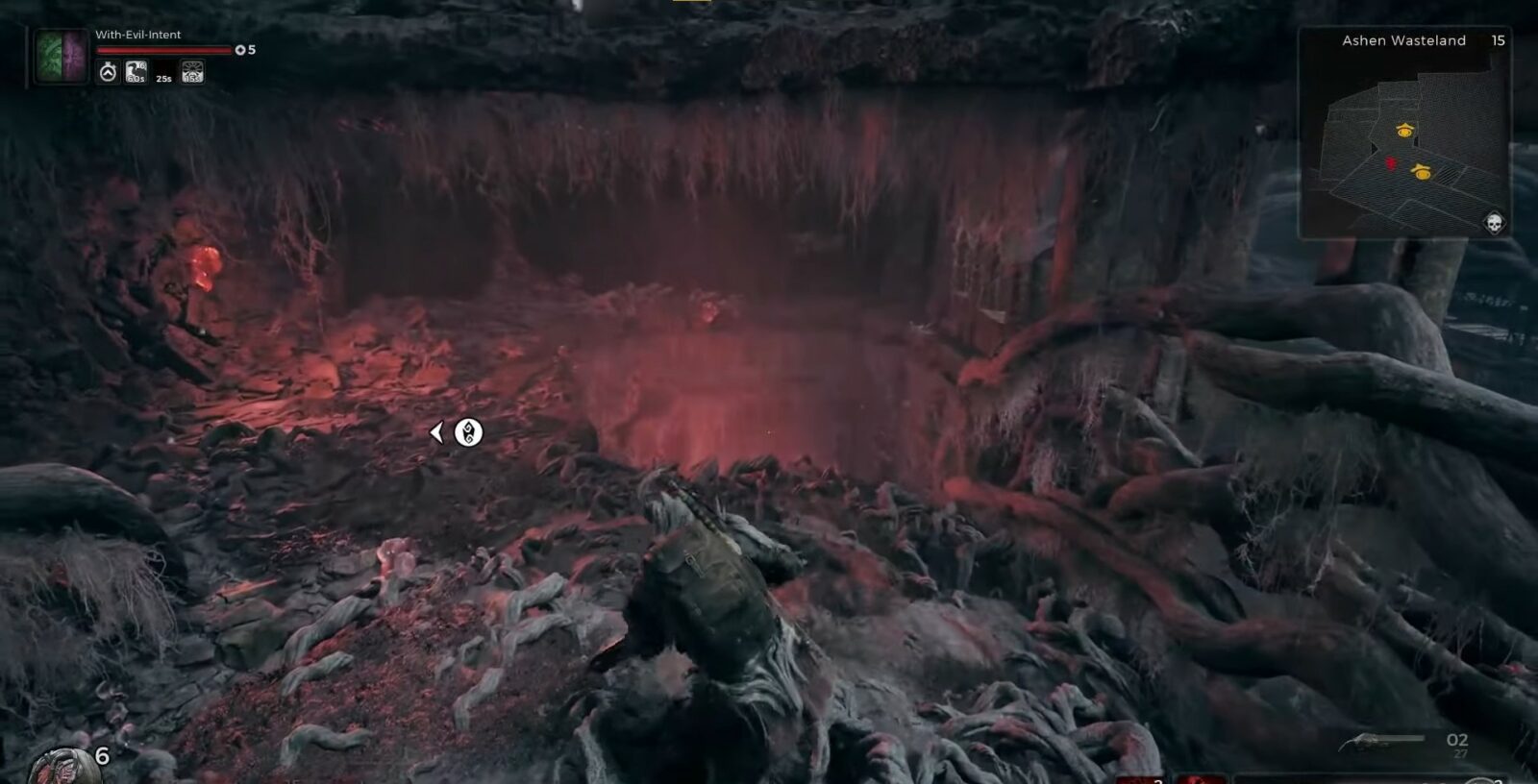1538x784 pixels.
Task: Select the upper yellow player marker on the minimap
Action: tap(1404, 131)
